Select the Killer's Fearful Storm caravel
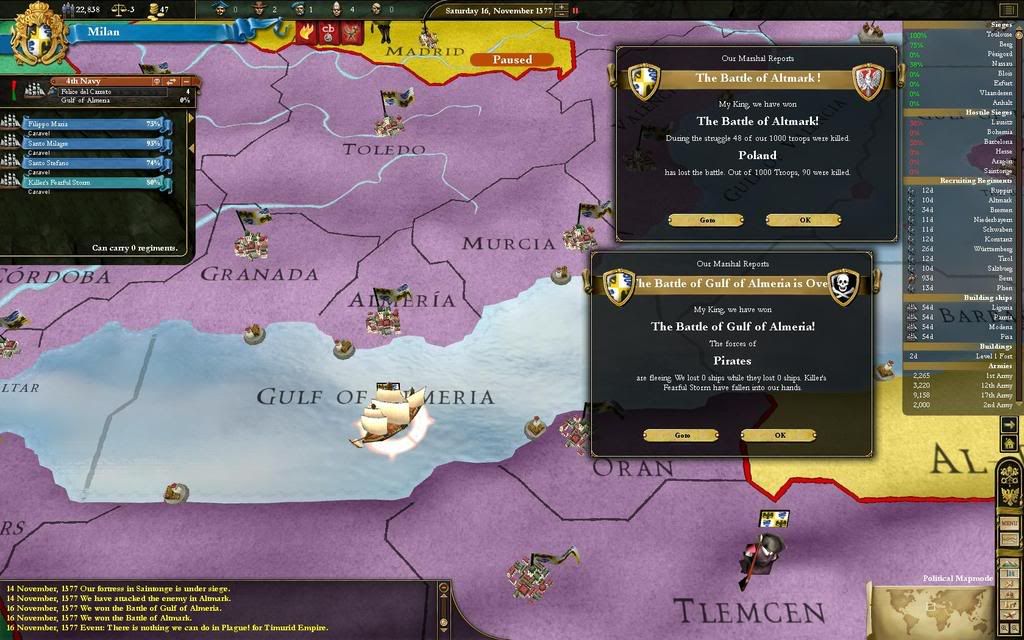Screen dimensions: 1024x640 click(90, 182)
